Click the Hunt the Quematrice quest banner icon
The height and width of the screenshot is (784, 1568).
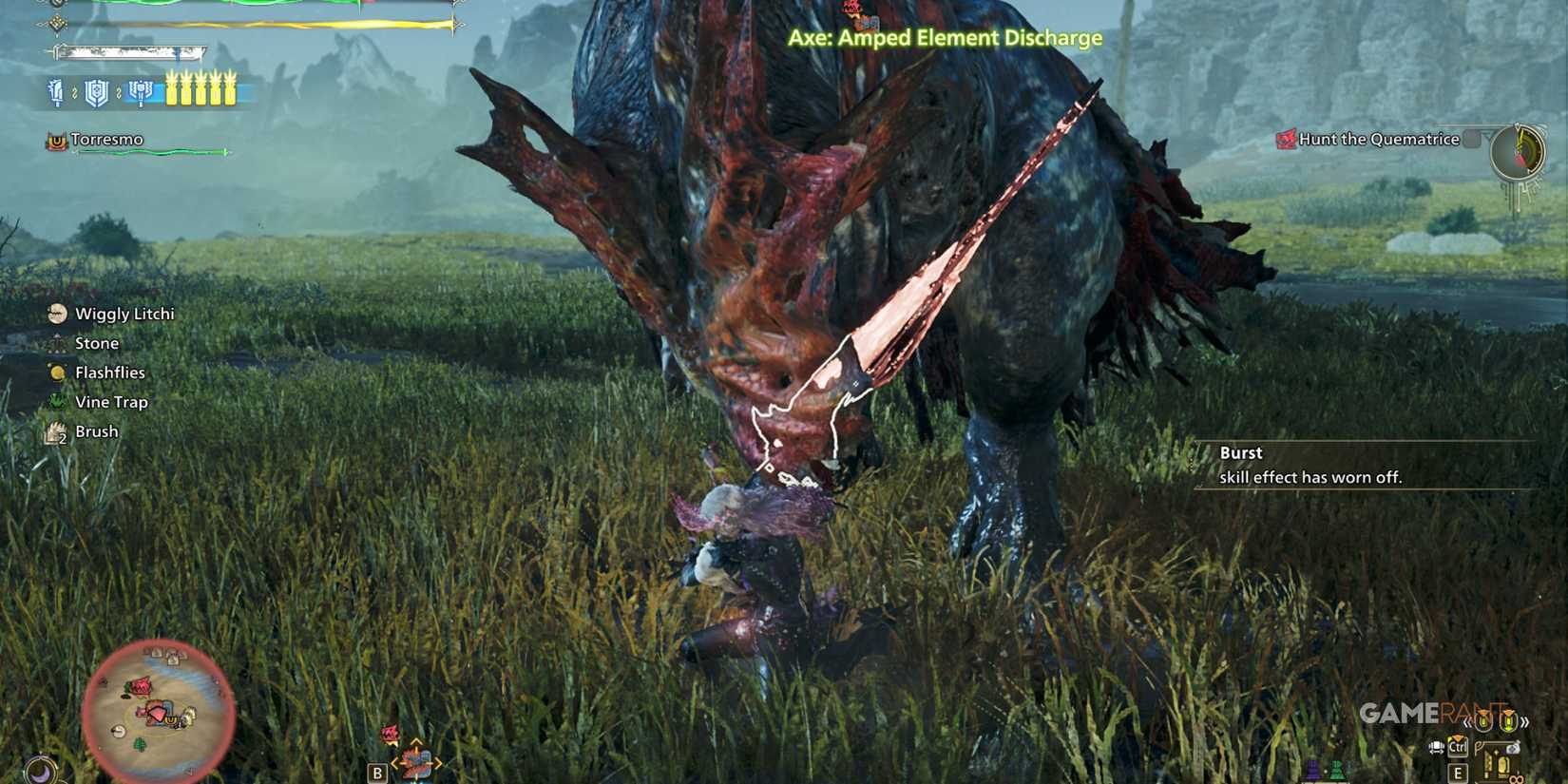(x=1286, y=139)
